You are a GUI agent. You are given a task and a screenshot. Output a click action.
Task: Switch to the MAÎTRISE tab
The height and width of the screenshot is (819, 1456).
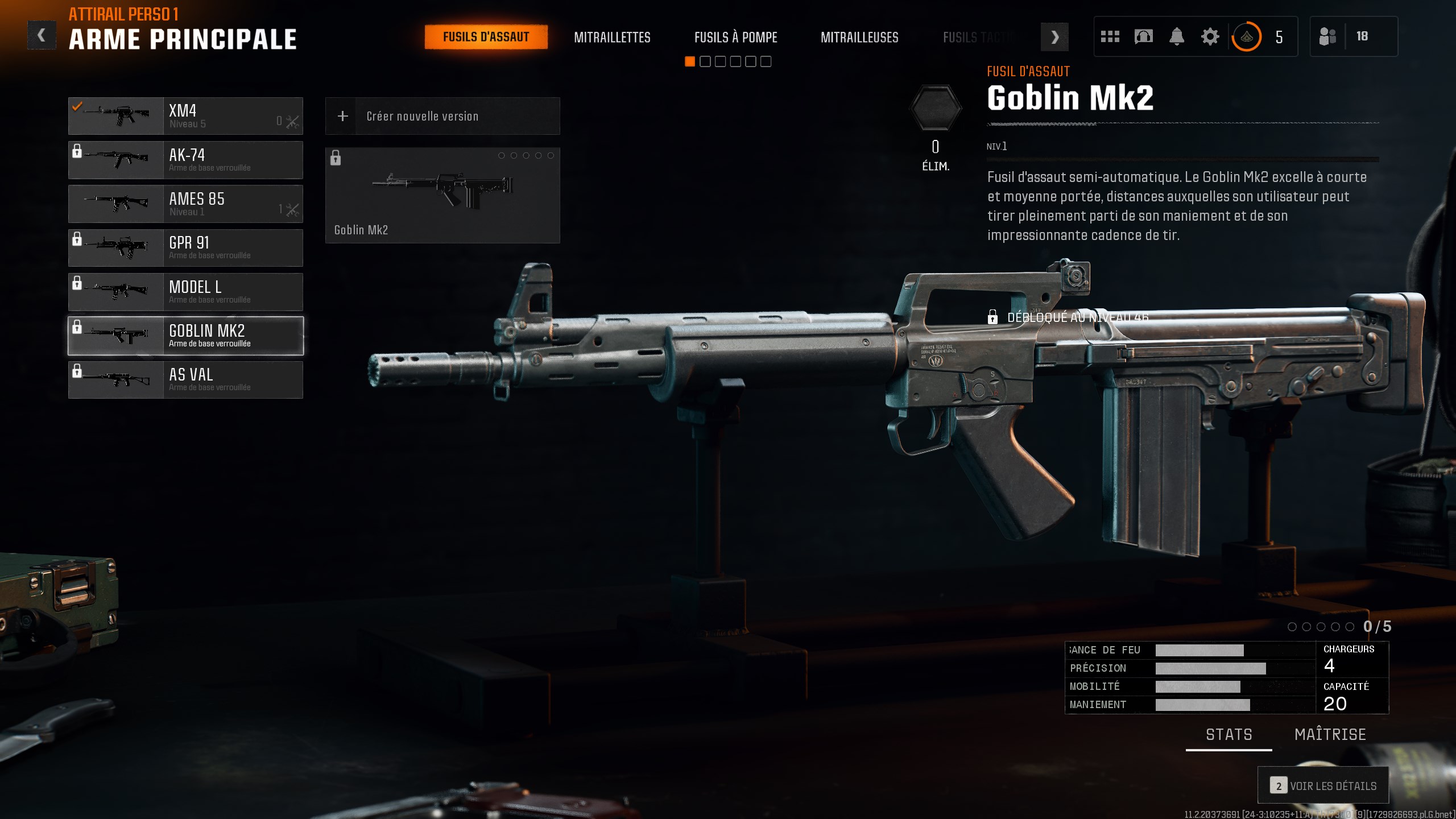click(1330, 734)
